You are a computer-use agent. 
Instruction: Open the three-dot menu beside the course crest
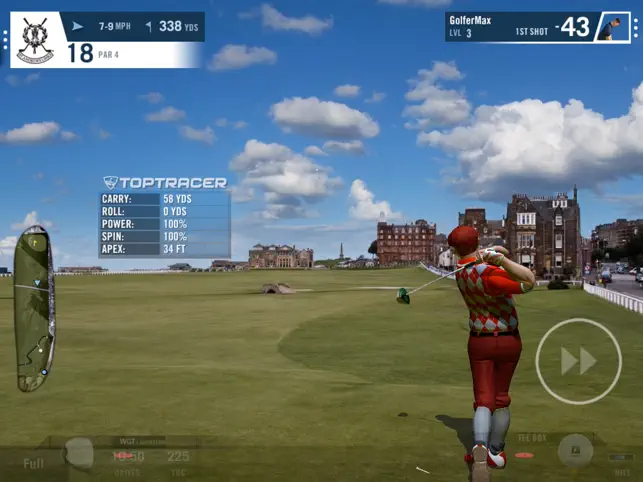coord(5,40)
